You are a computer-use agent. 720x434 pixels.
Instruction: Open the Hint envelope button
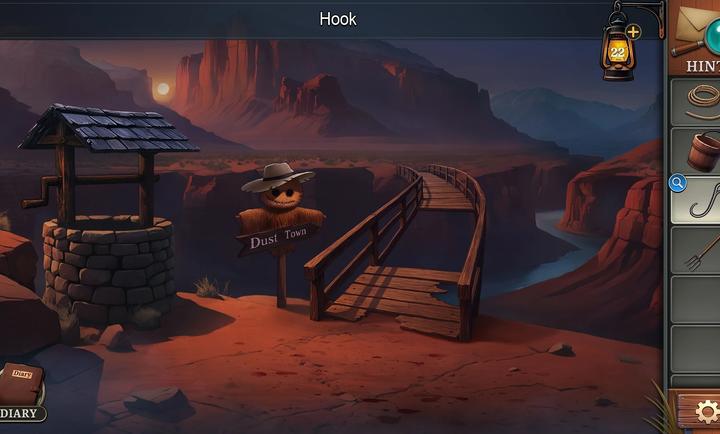698,36
